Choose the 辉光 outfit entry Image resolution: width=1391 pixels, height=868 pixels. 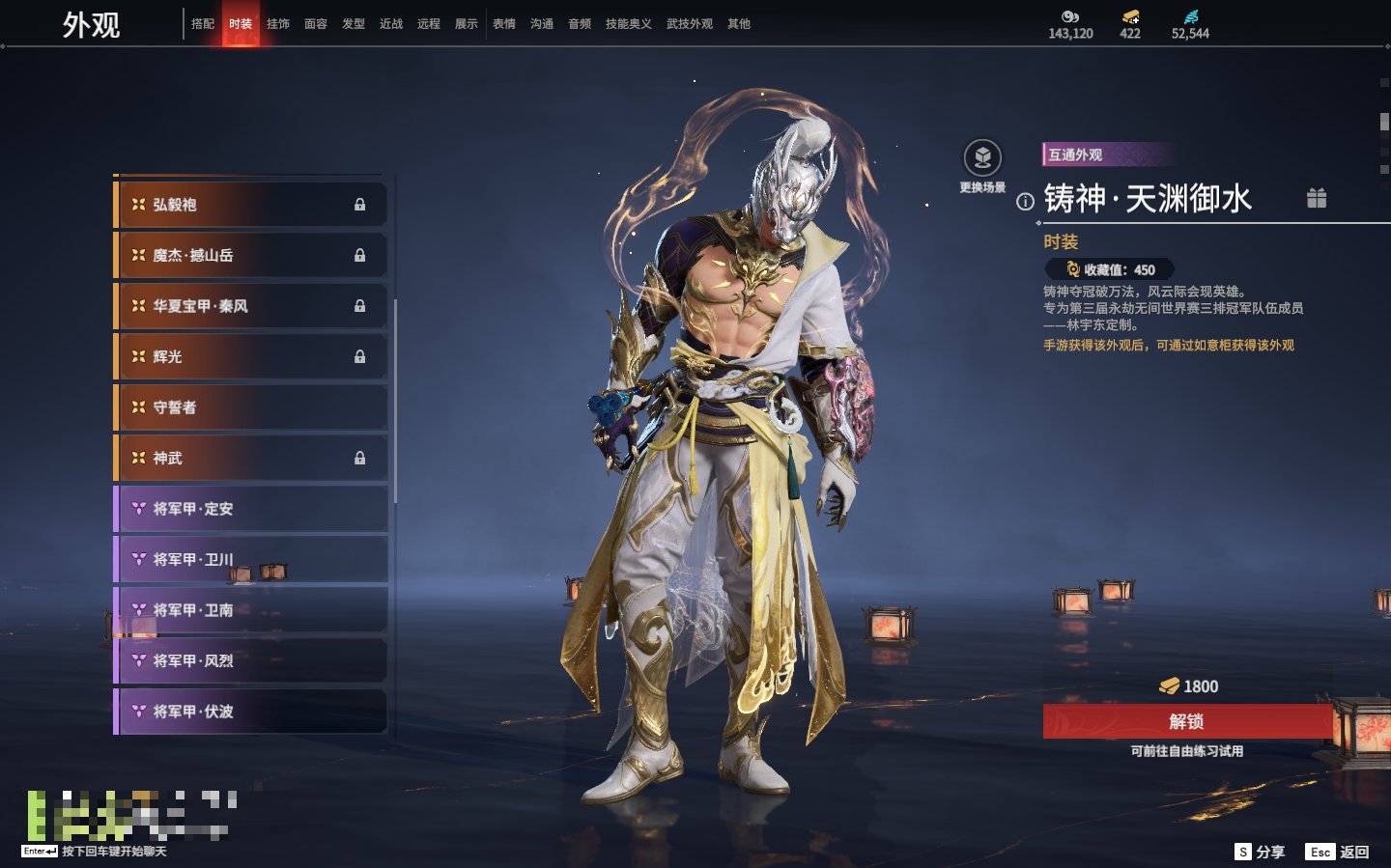tap(251, 357)
